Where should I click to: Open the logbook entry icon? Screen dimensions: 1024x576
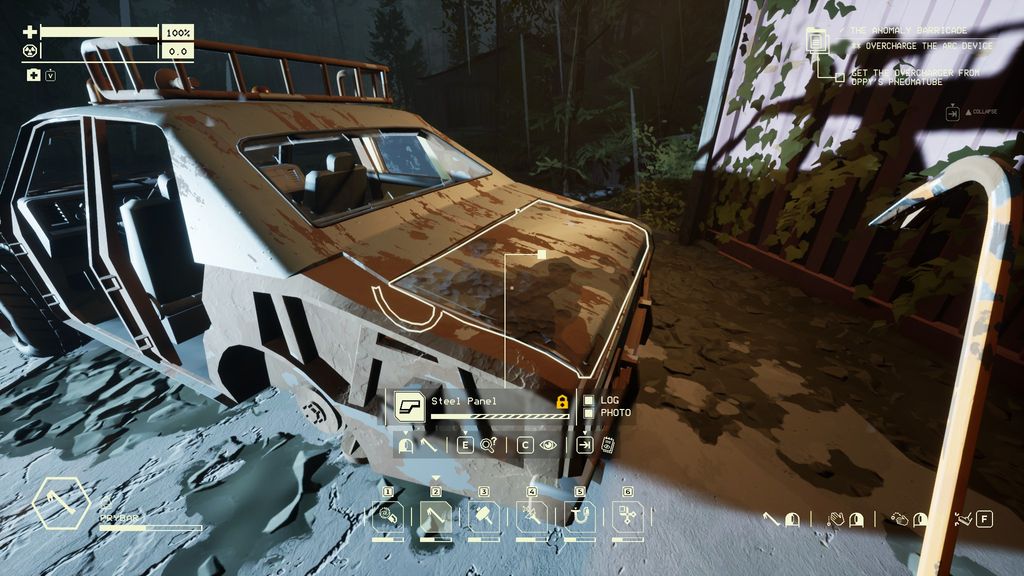coord(606,446)
